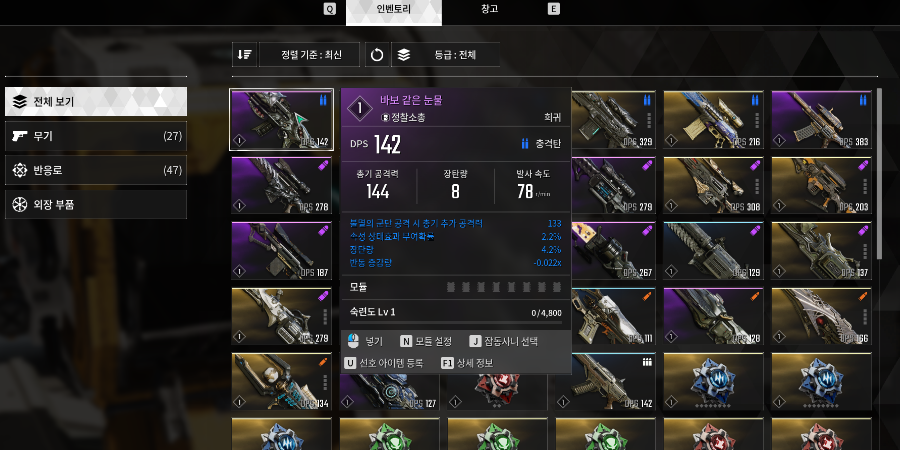
Task: Click the circular refresh icon
Action: [x=377, y=55]
